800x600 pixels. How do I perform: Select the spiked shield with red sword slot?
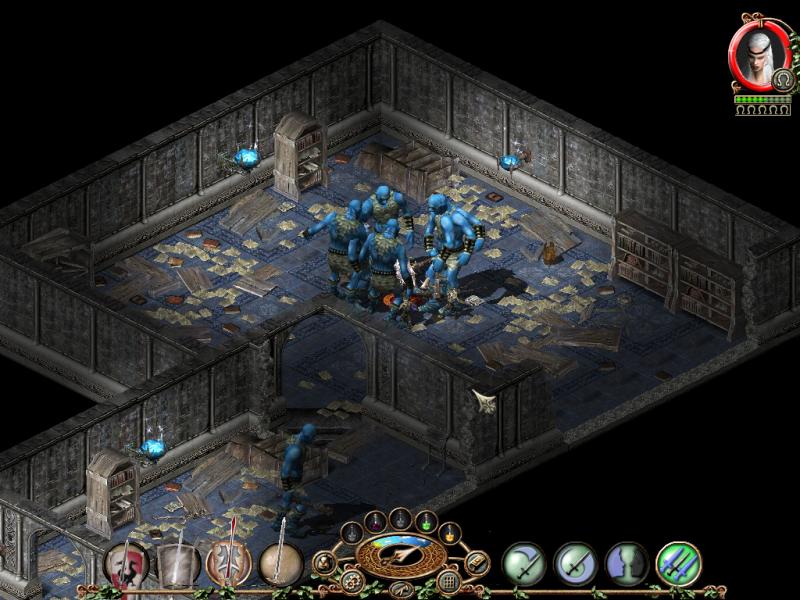(229, 565)
